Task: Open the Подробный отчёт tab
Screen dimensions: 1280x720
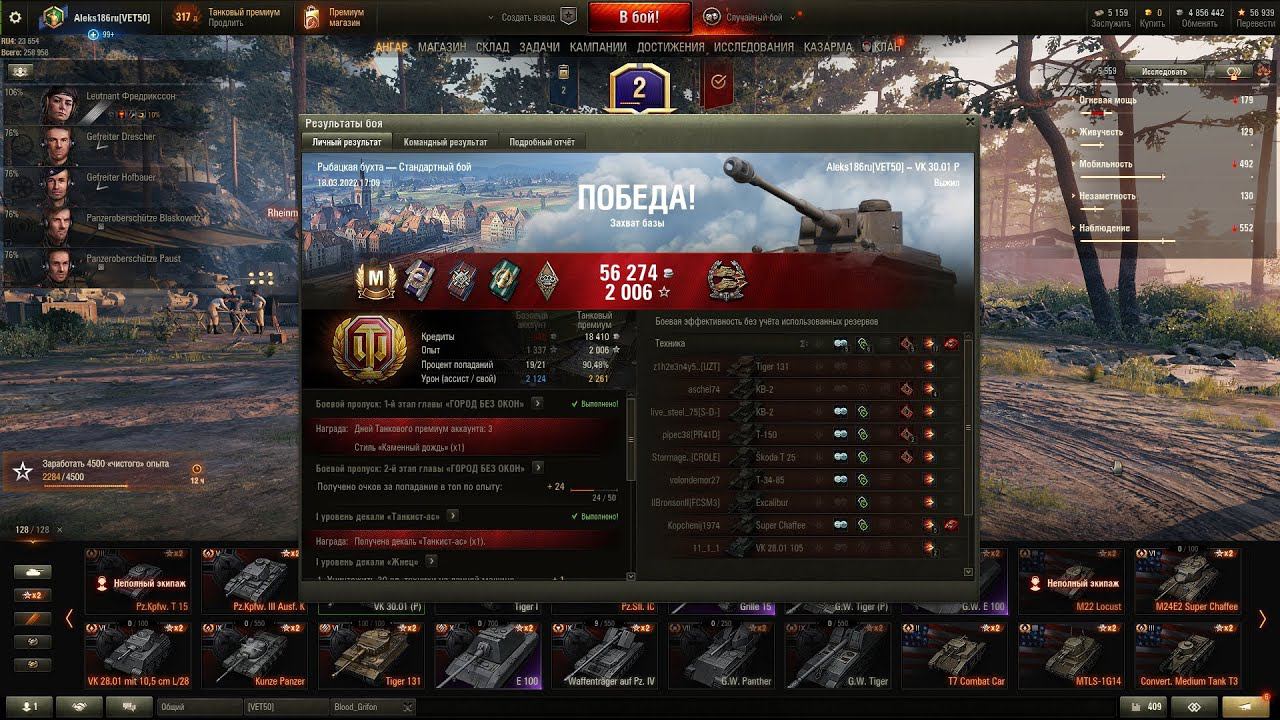Action: (x=541, y=143)
